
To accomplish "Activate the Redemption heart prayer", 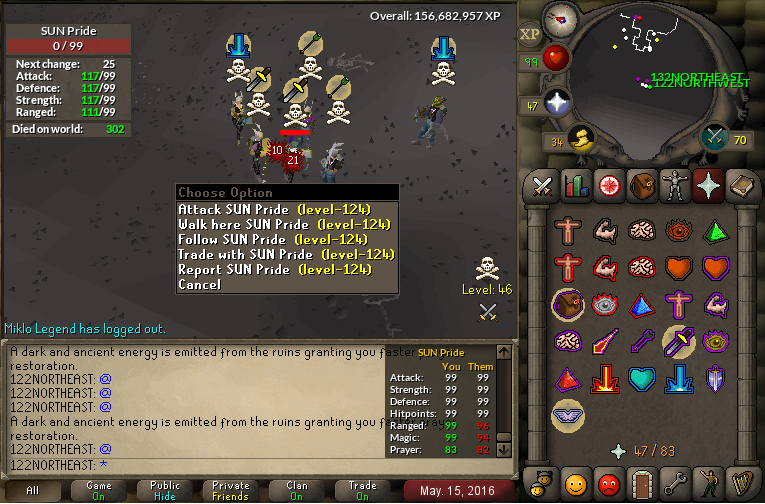I will (640, 380).
